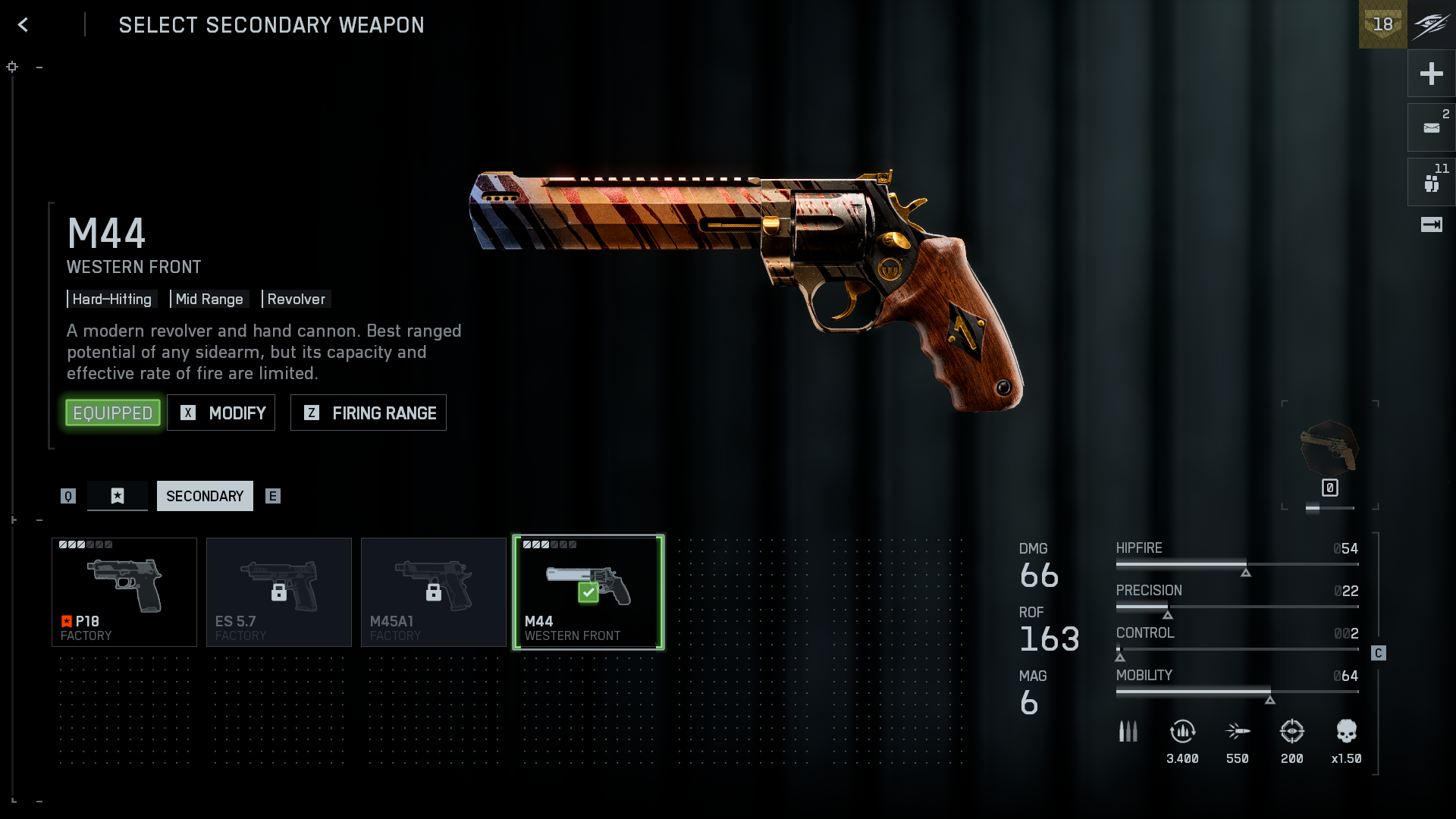Click the skull headshot multiplier icon
1456x819 pixels.
coord(1346,732)
